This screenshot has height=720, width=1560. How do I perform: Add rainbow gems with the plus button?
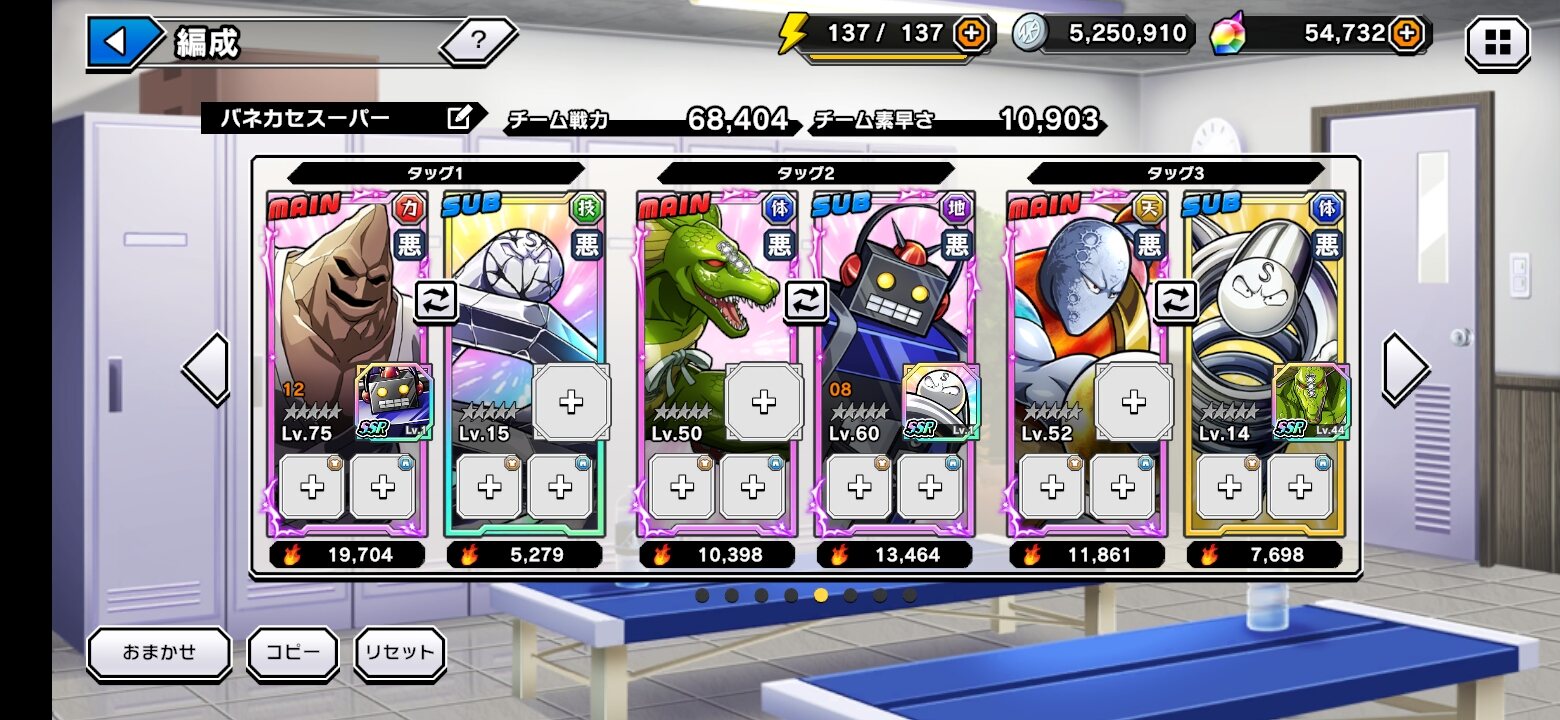coord(1406,34)
